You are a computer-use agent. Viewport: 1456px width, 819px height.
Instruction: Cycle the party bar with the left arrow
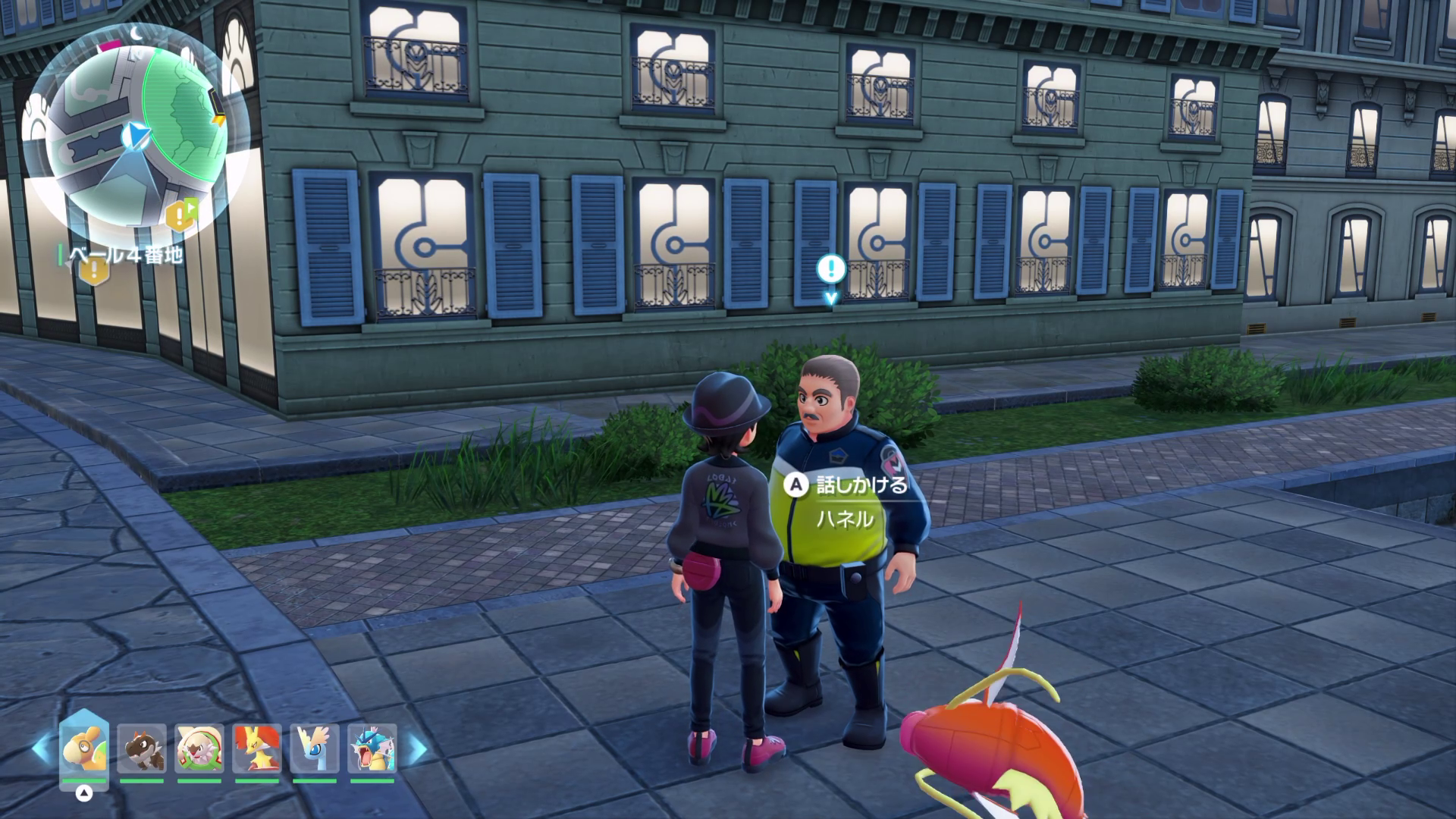point(42,749)
